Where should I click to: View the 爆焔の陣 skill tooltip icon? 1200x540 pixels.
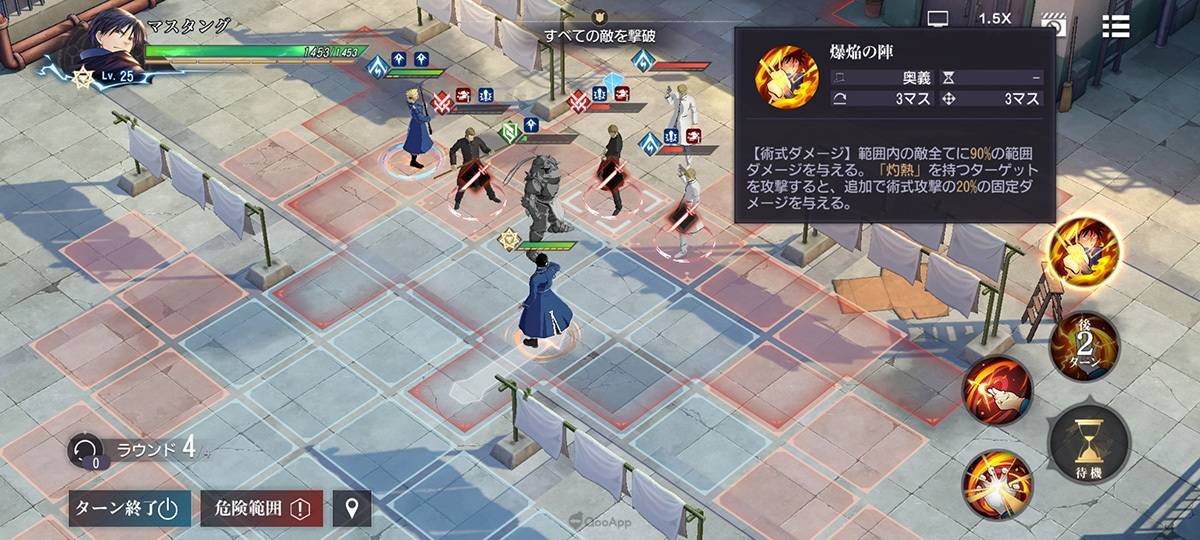pos(786,75)
